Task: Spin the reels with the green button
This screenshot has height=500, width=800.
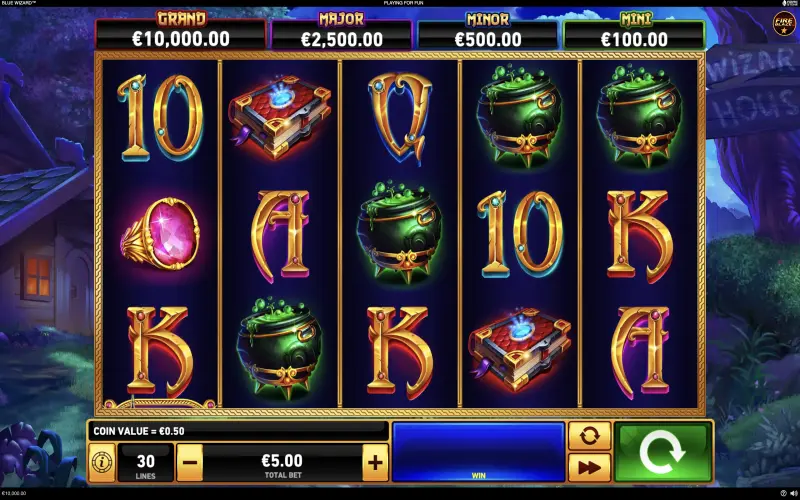Action: [x=661, y=451]
